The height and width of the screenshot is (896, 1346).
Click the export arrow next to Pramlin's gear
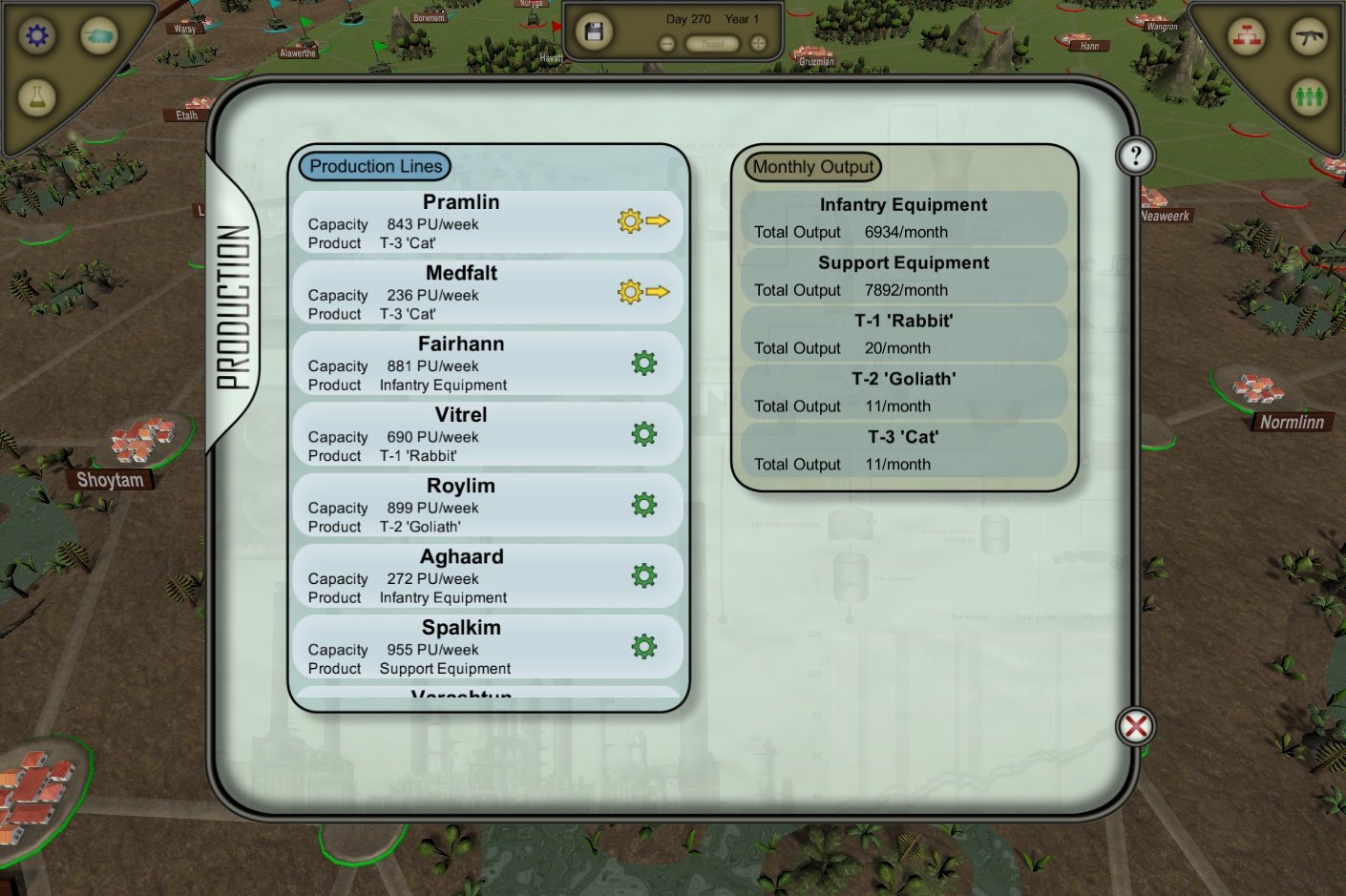(x=659, y=220)
